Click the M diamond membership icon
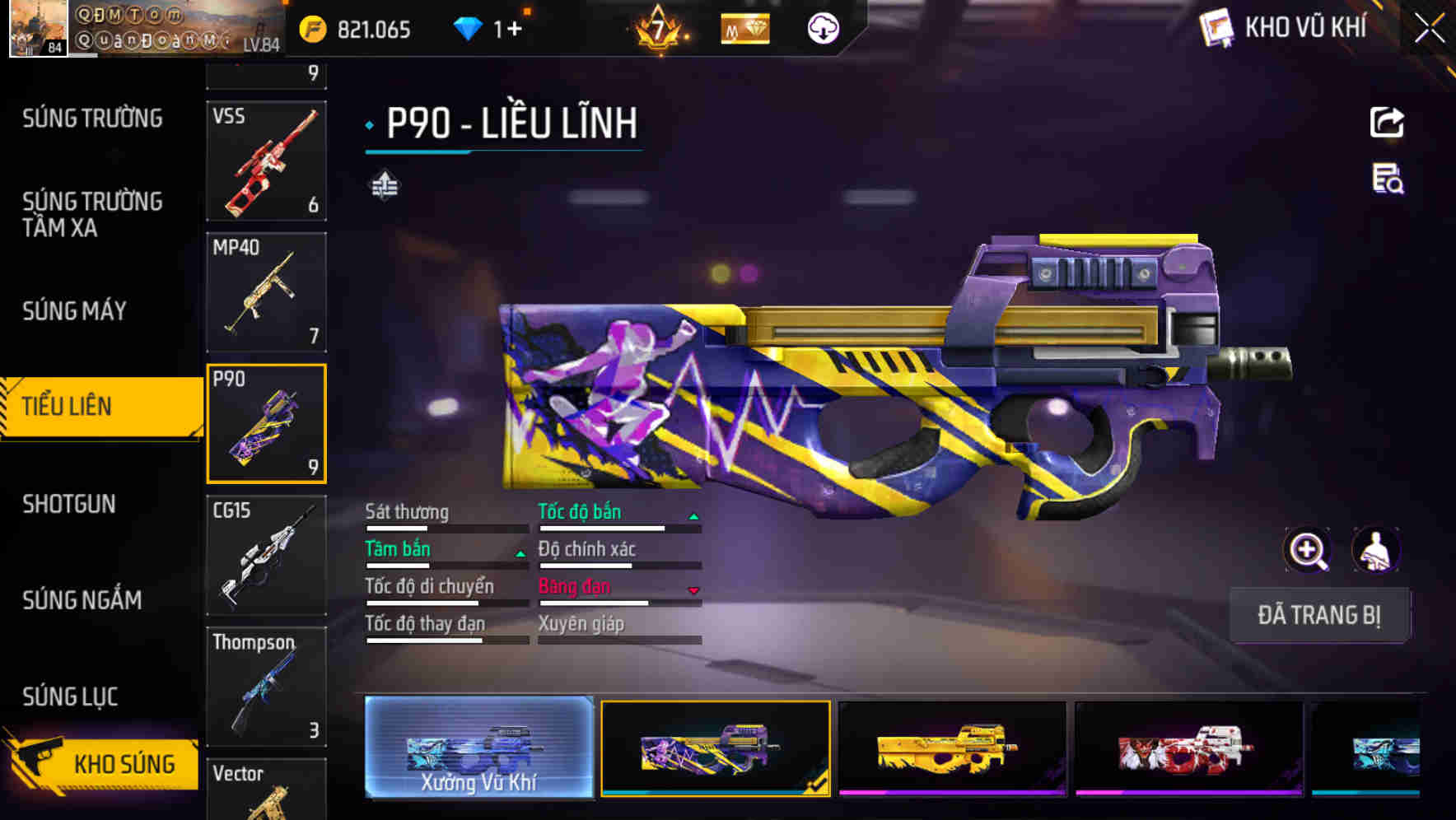The width and height of the screenshot is (1456, 820). (x=744, y=27)
